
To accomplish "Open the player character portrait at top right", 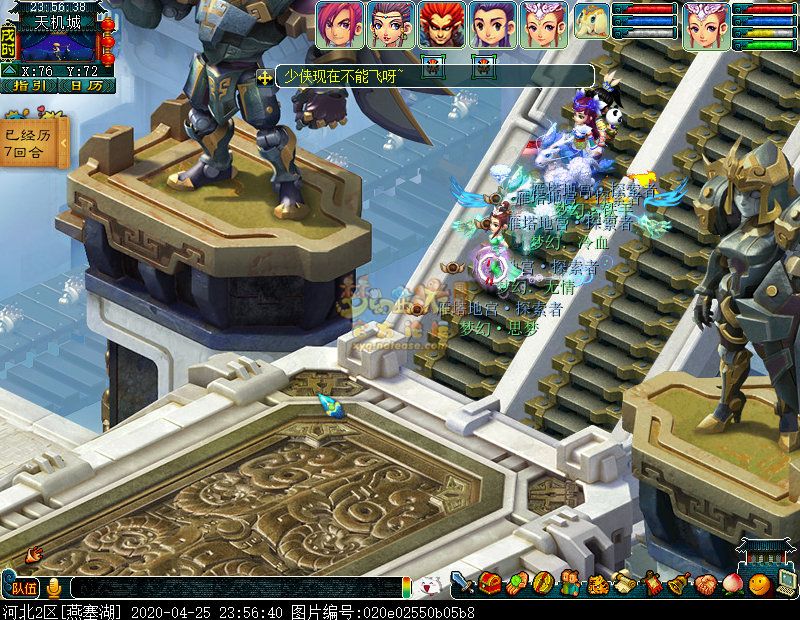I will 706,24.
